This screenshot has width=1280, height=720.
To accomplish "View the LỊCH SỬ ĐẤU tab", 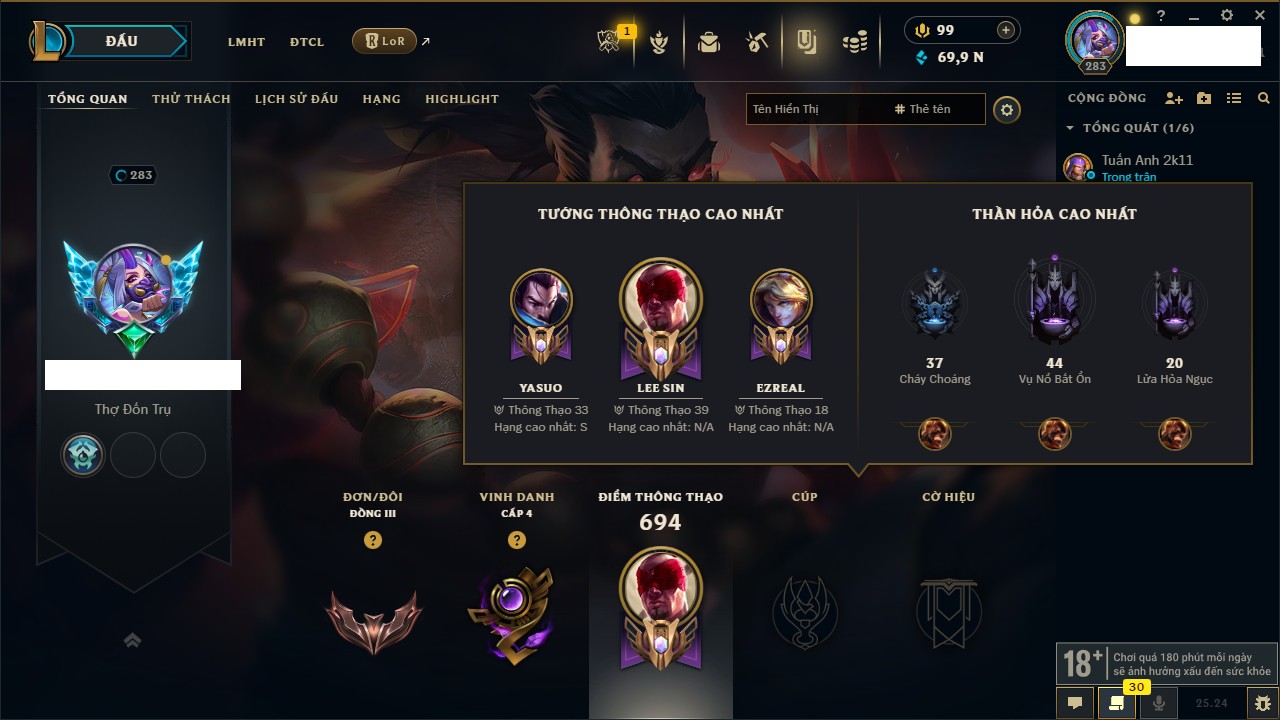I will [x=296, y=99].
